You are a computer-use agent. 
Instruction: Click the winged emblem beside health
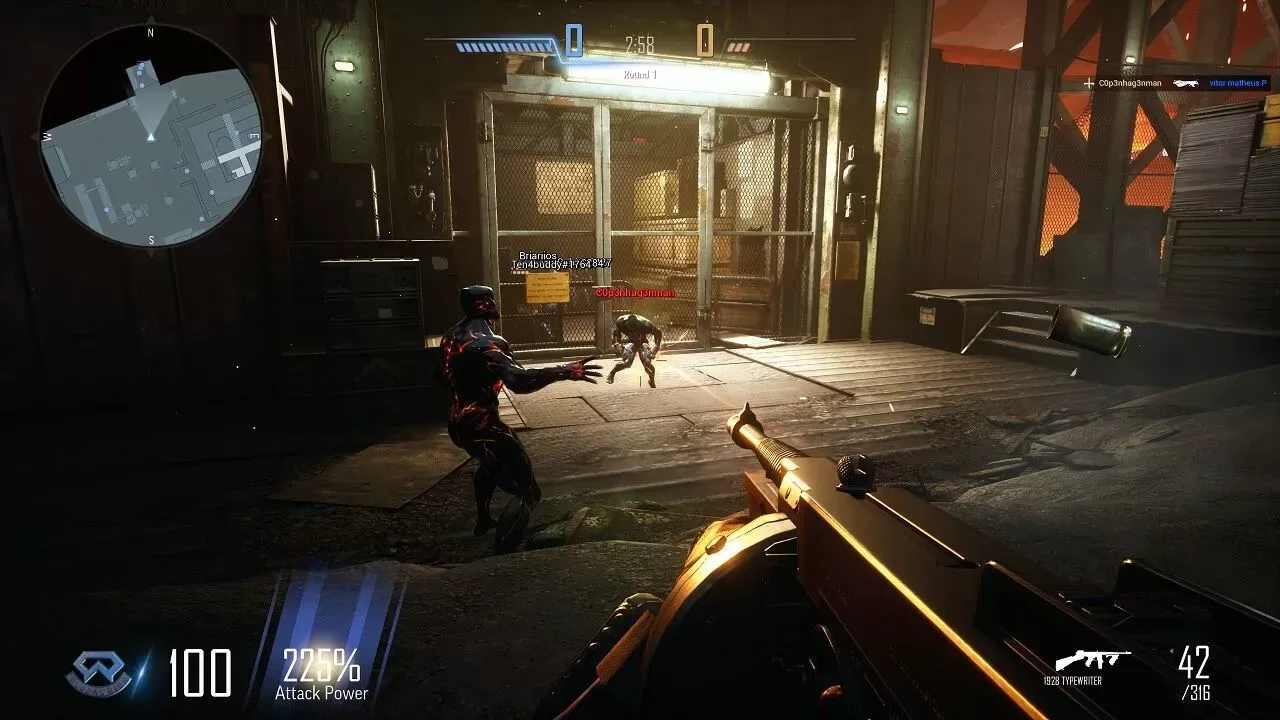98,673
